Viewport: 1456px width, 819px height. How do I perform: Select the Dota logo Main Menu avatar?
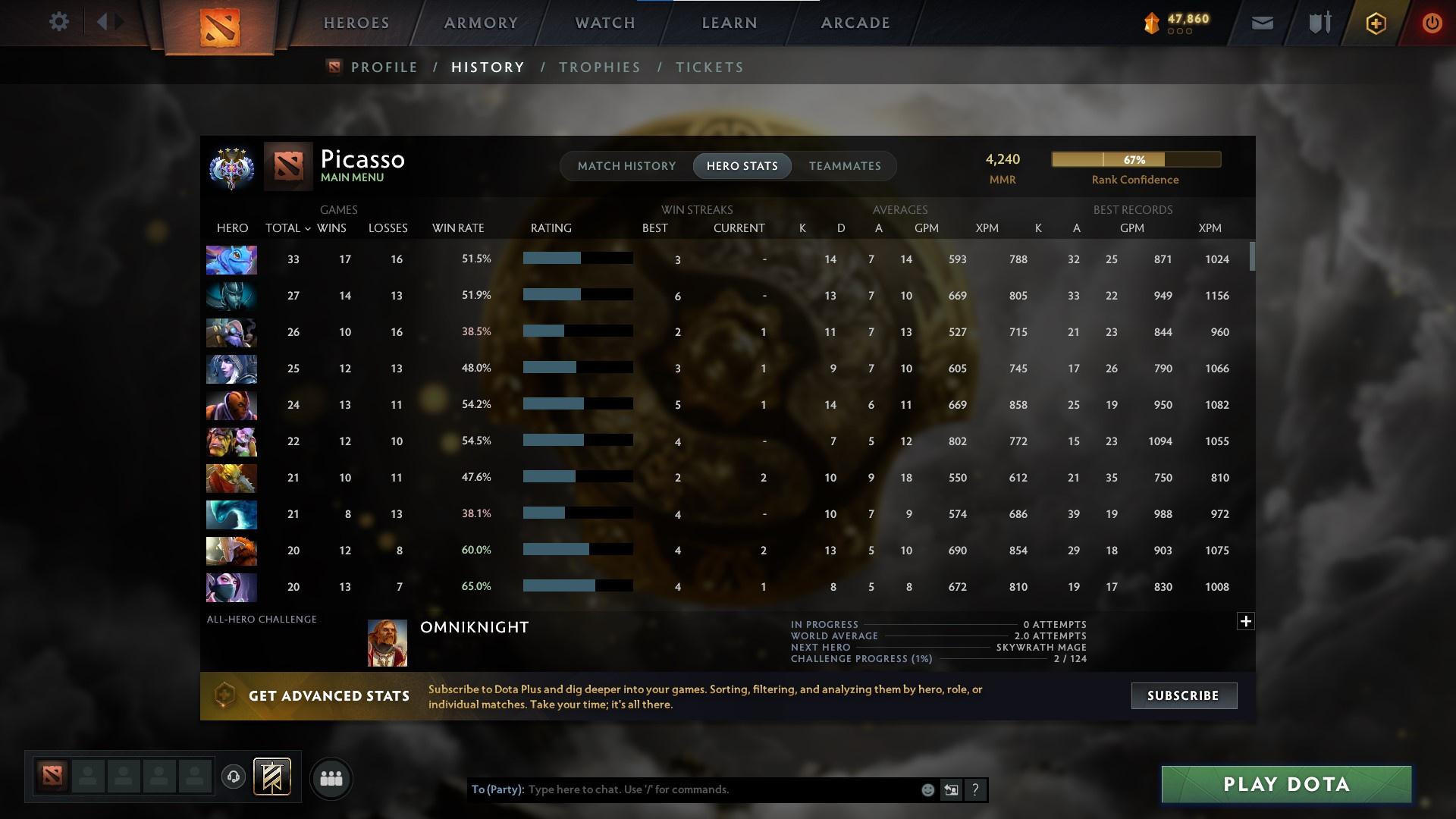288,168
